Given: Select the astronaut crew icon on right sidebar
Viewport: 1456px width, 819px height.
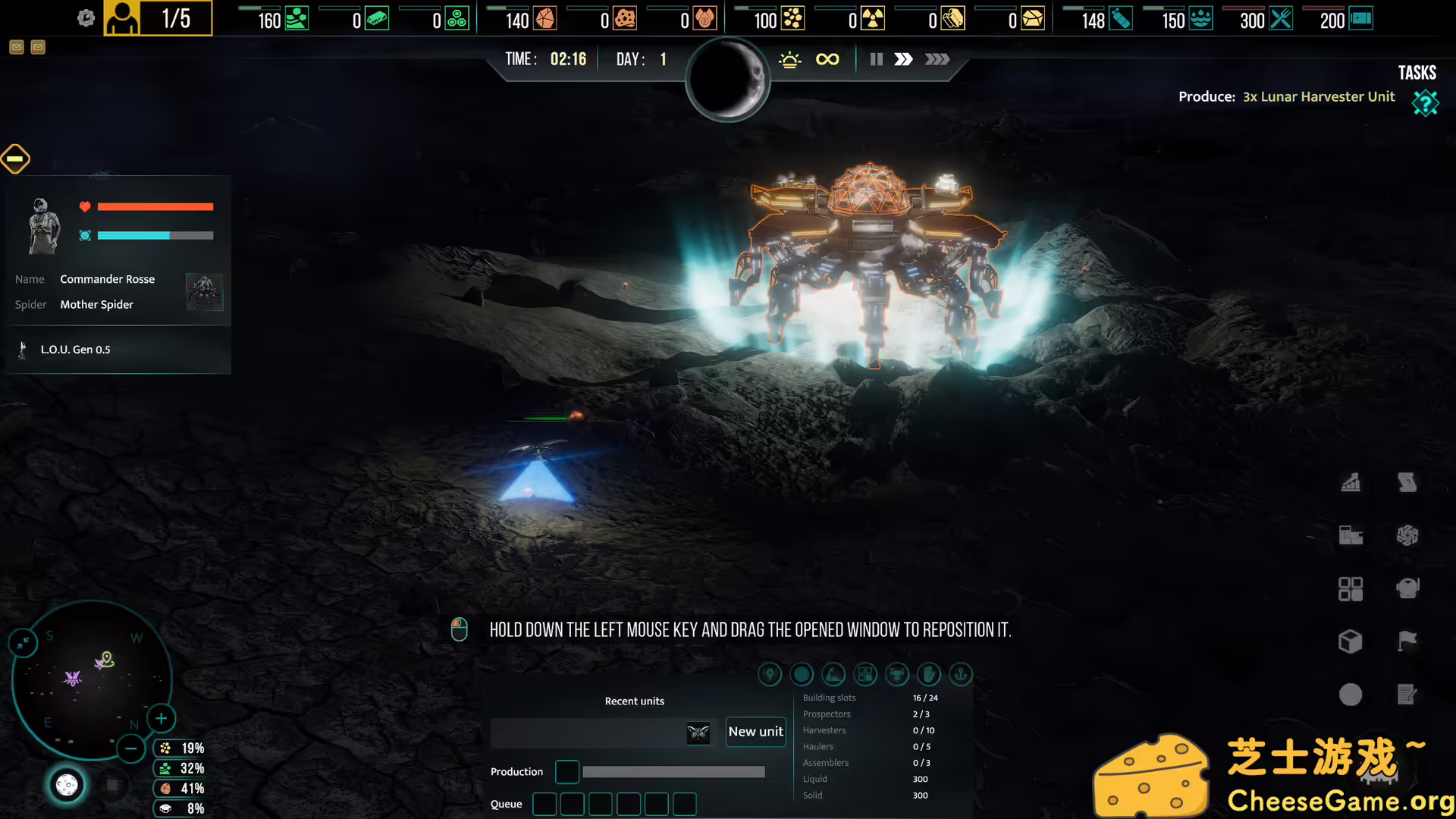Looking at the screenshot, I should click(x=1408, y=588).
